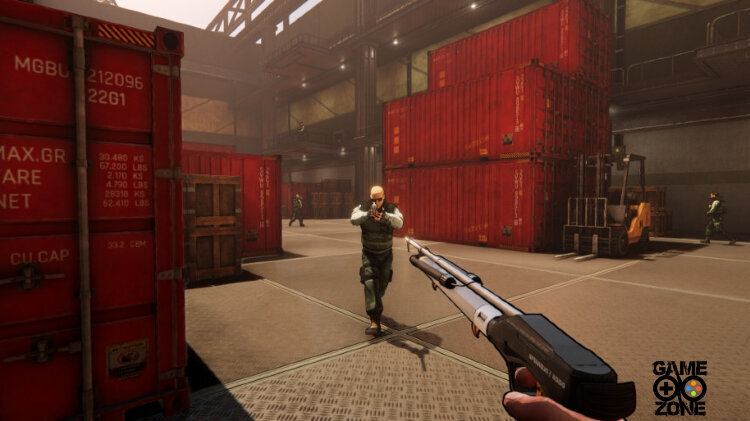Screen dimensions: 750x421
Task: Click the Game Zone watermark logo
Action: point(680,387)
